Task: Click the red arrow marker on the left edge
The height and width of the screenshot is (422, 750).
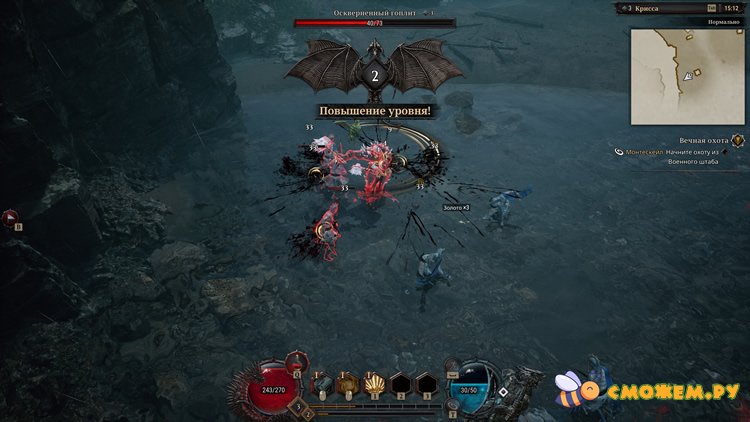Action: (x=9, y=215)
